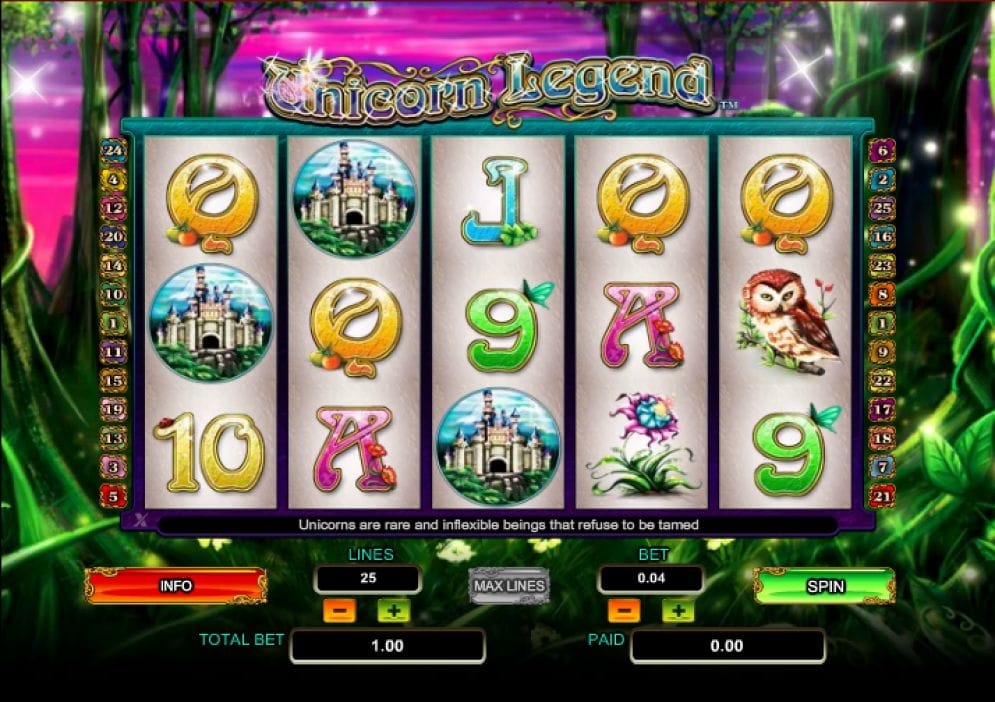Select MAX LINES
Viewport: 995px width, 702px height.
(509, 586)
